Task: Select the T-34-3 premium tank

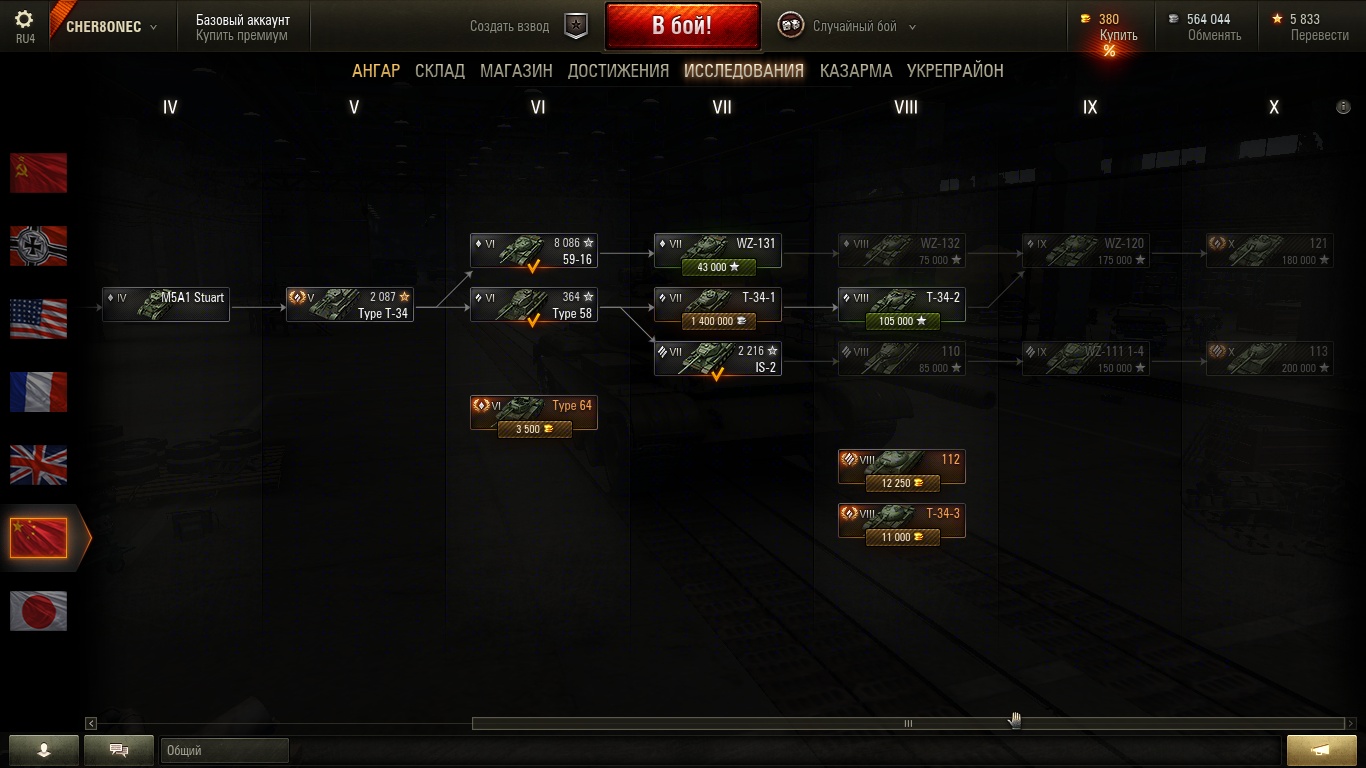Action: tap(902, 521)
